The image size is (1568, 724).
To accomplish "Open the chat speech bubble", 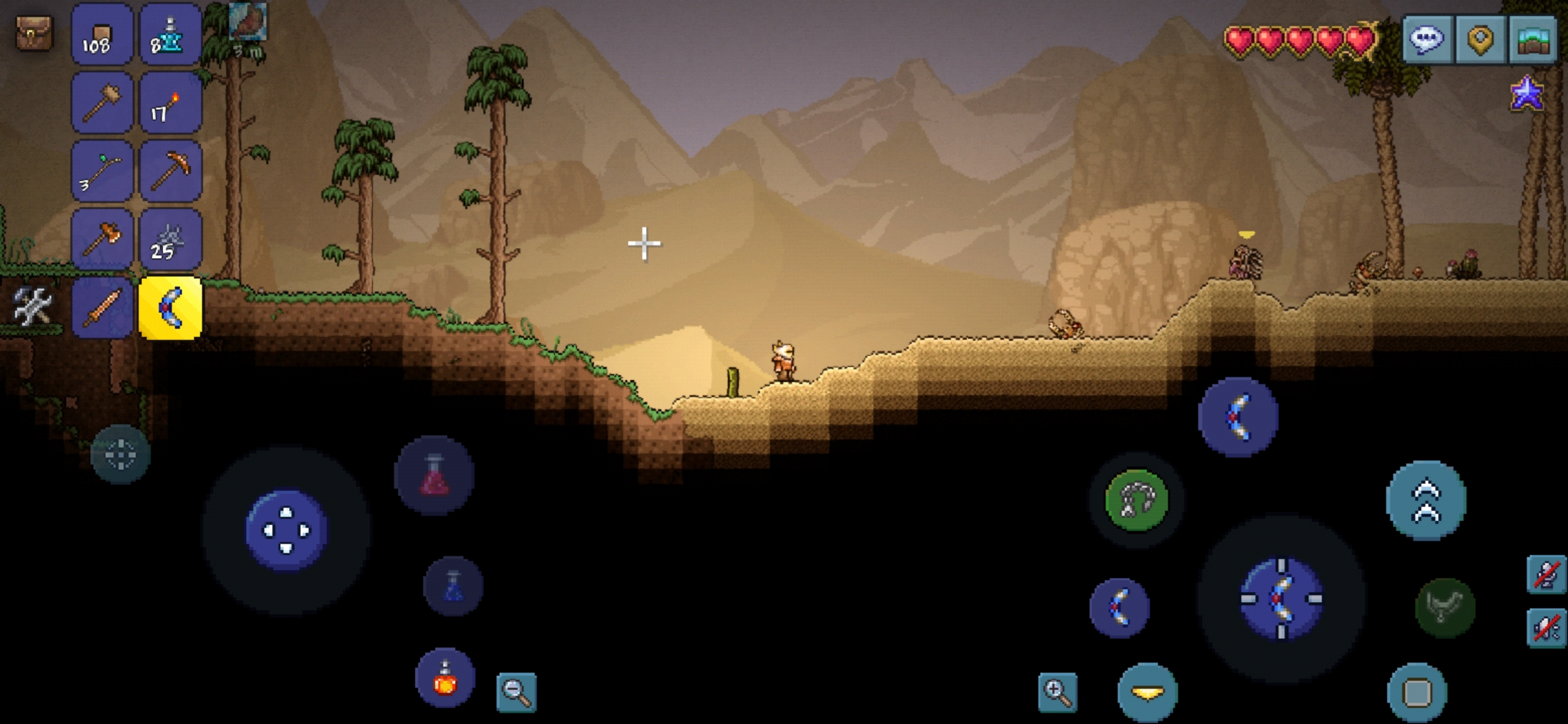I will tap(1427, 39).
